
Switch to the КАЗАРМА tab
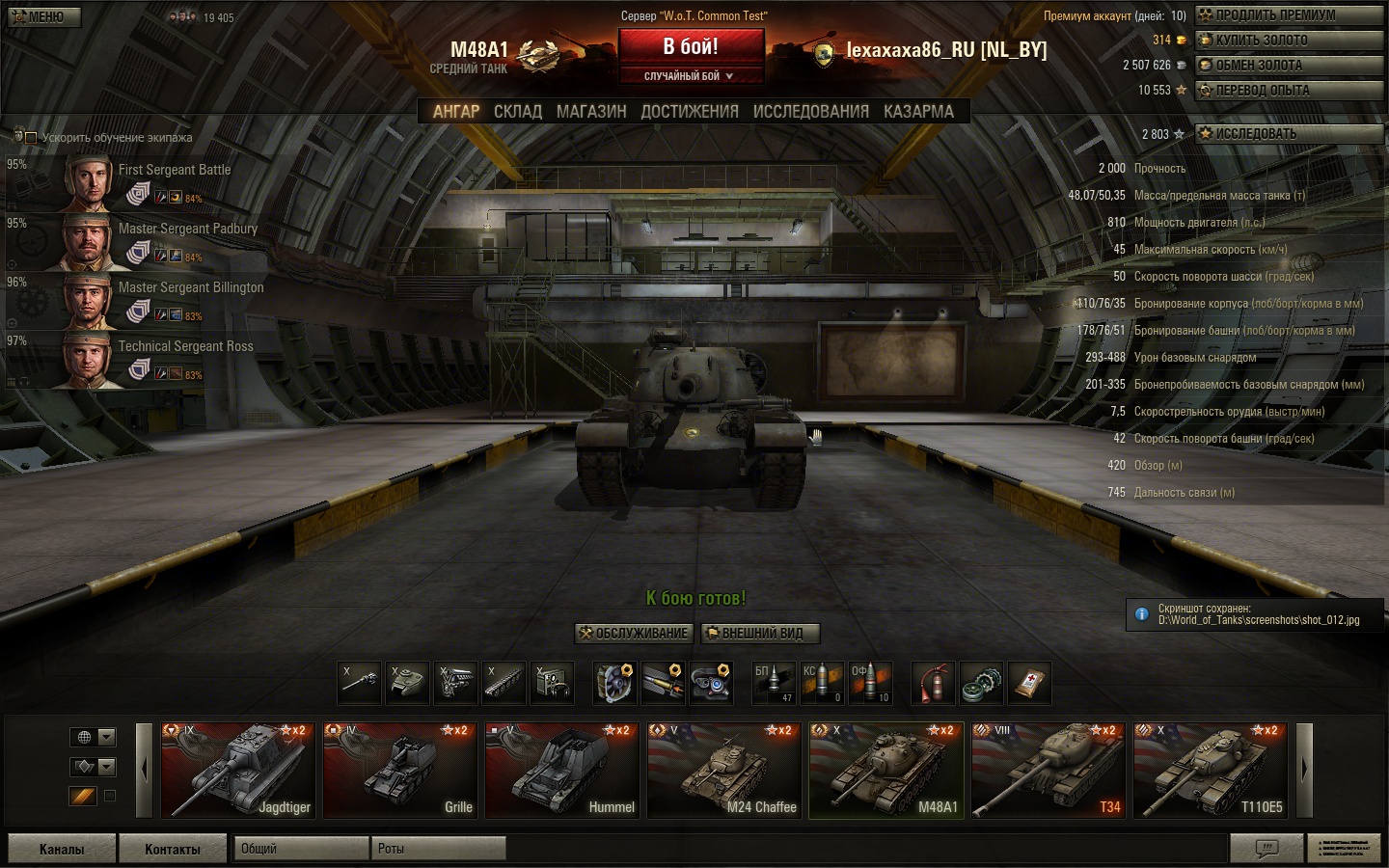(918, 112)
